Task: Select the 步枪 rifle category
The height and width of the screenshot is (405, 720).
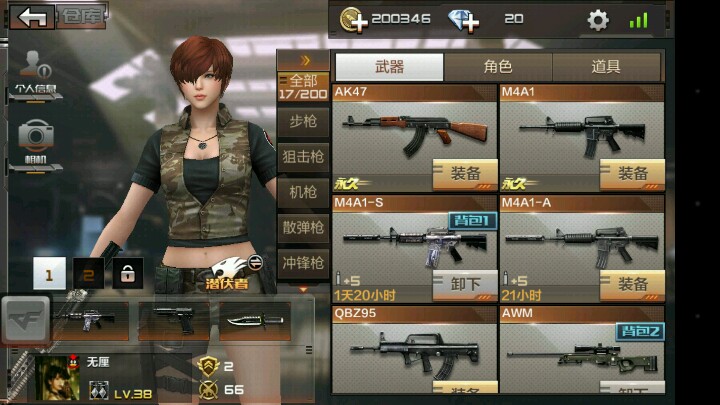Action: (x=302, y=121)
